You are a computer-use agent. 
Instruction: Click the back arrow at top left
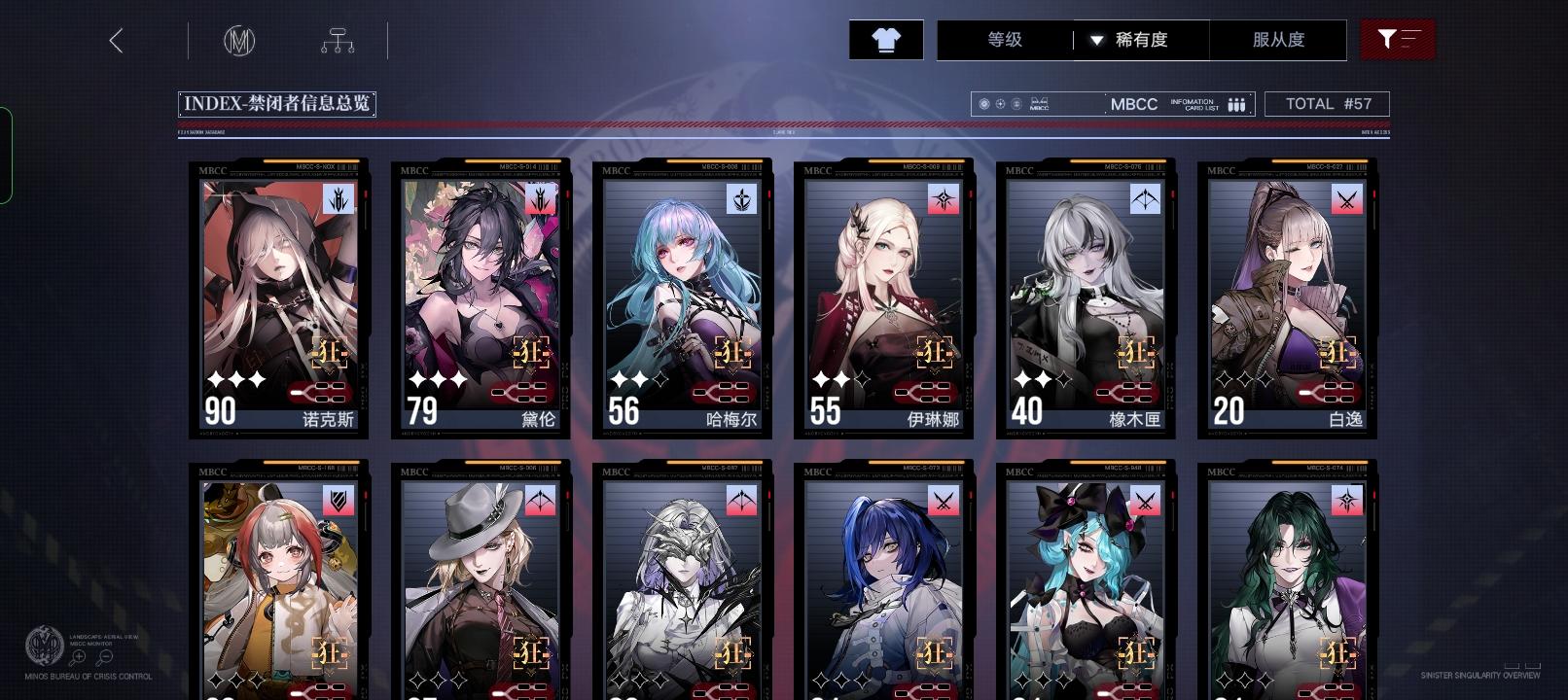coord(117,41)
